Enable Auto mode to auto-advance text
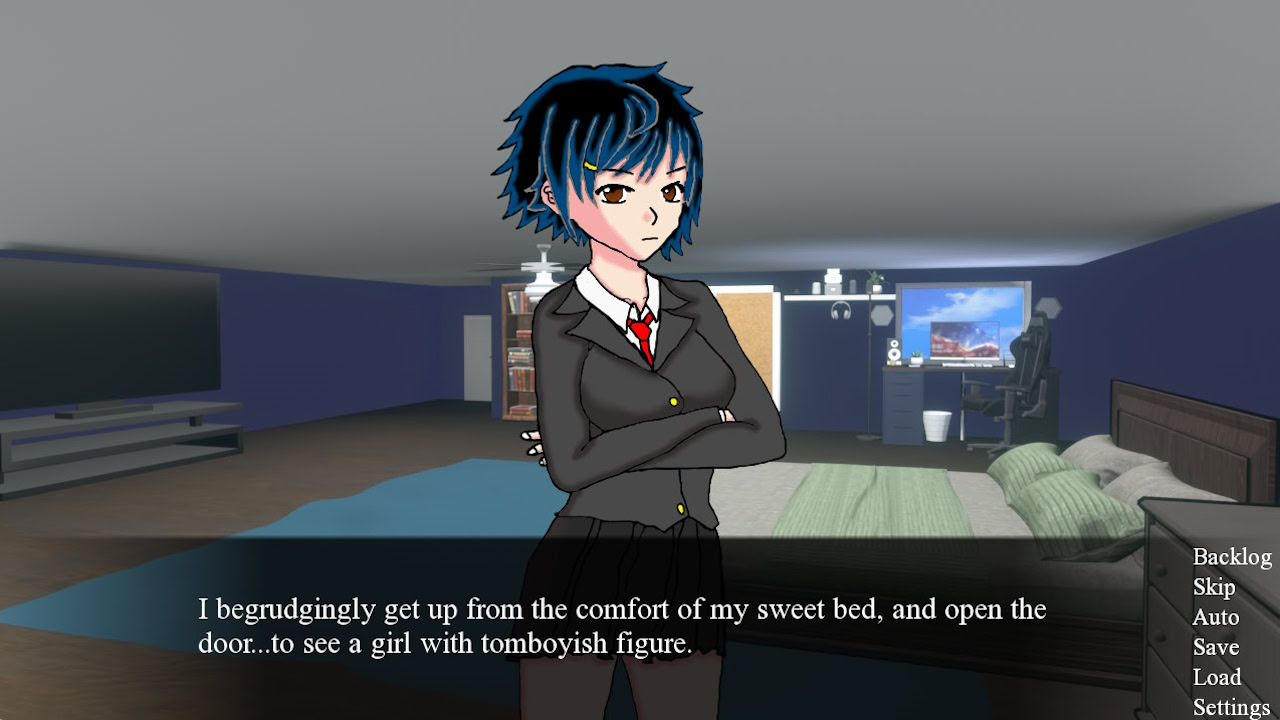Image resolution: width=1280 pixels, height=720 pixels. point(1215,618)
